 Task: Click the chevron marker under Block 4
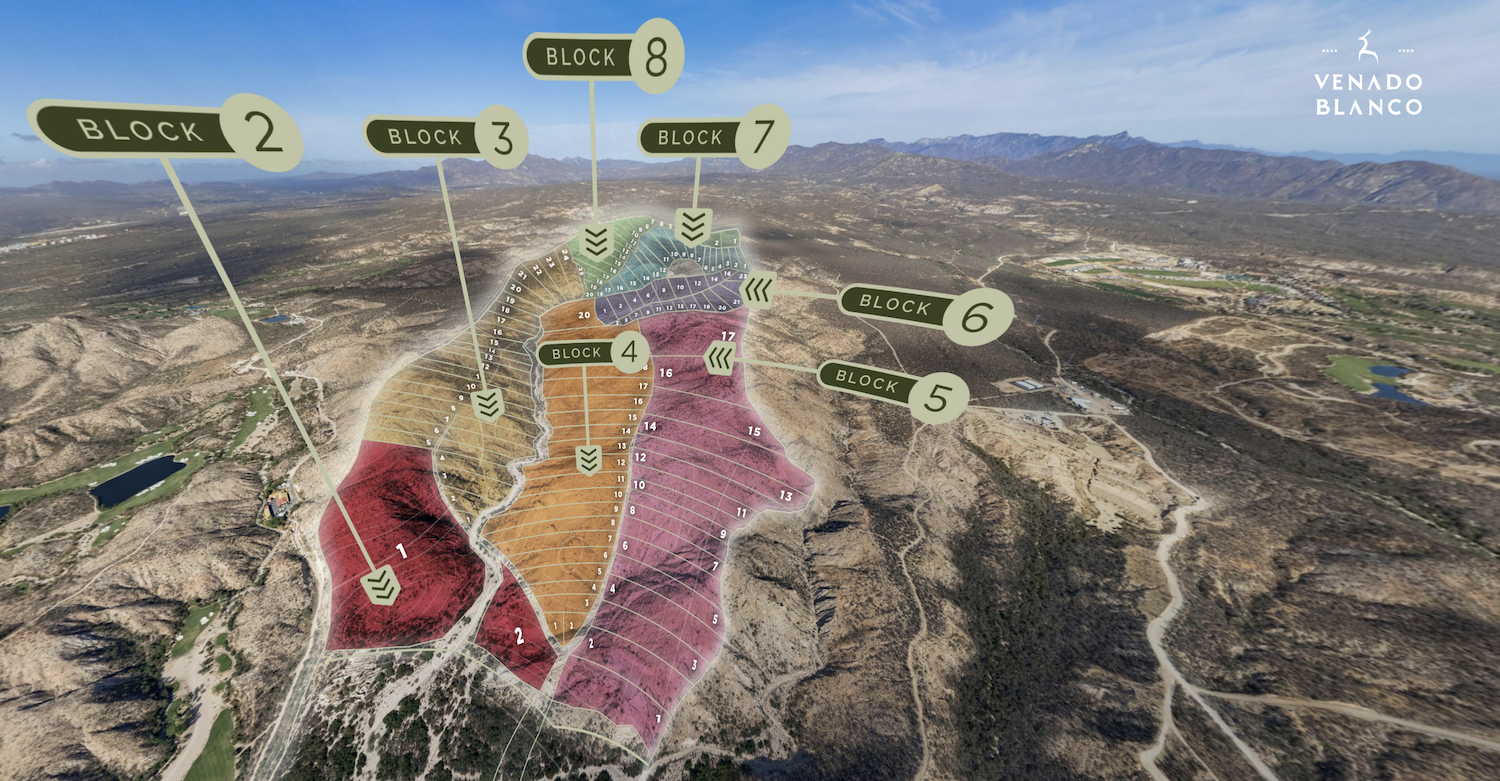(588, 460)
